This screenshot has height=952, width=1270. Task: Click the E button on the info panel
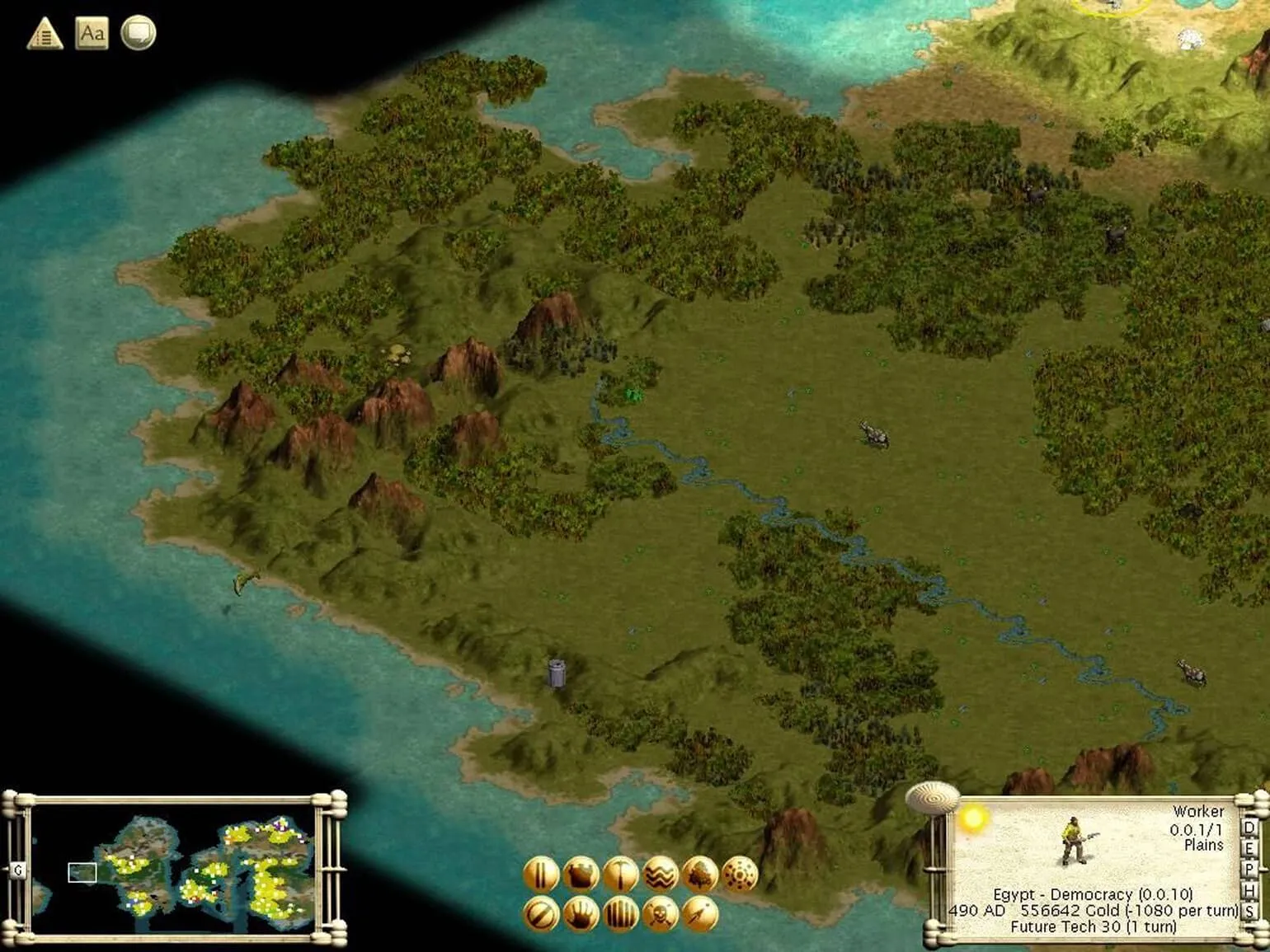1249,848
